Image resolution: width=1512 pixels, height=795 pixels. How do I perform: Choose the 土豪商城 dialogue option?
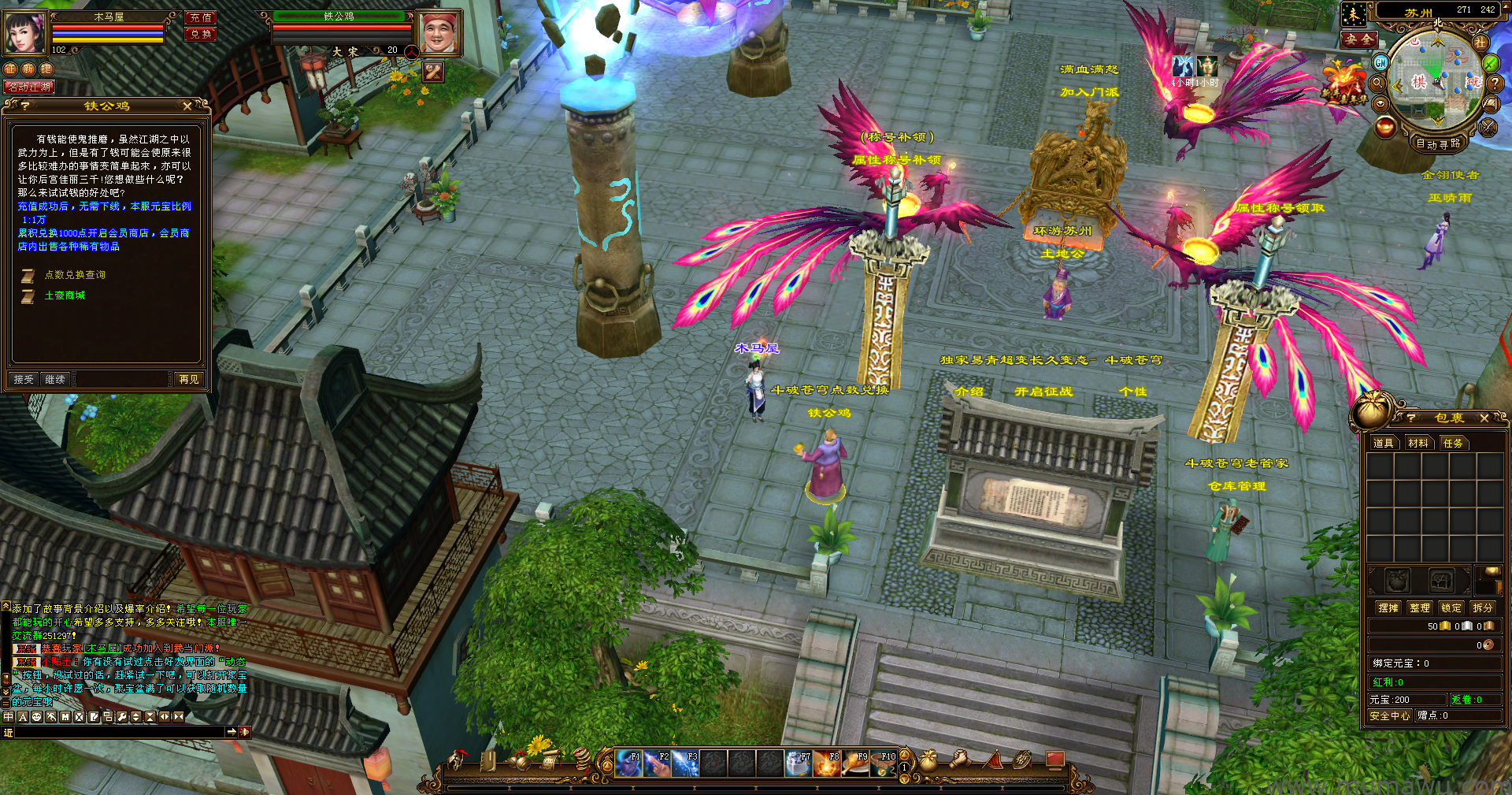coord(65,295)
